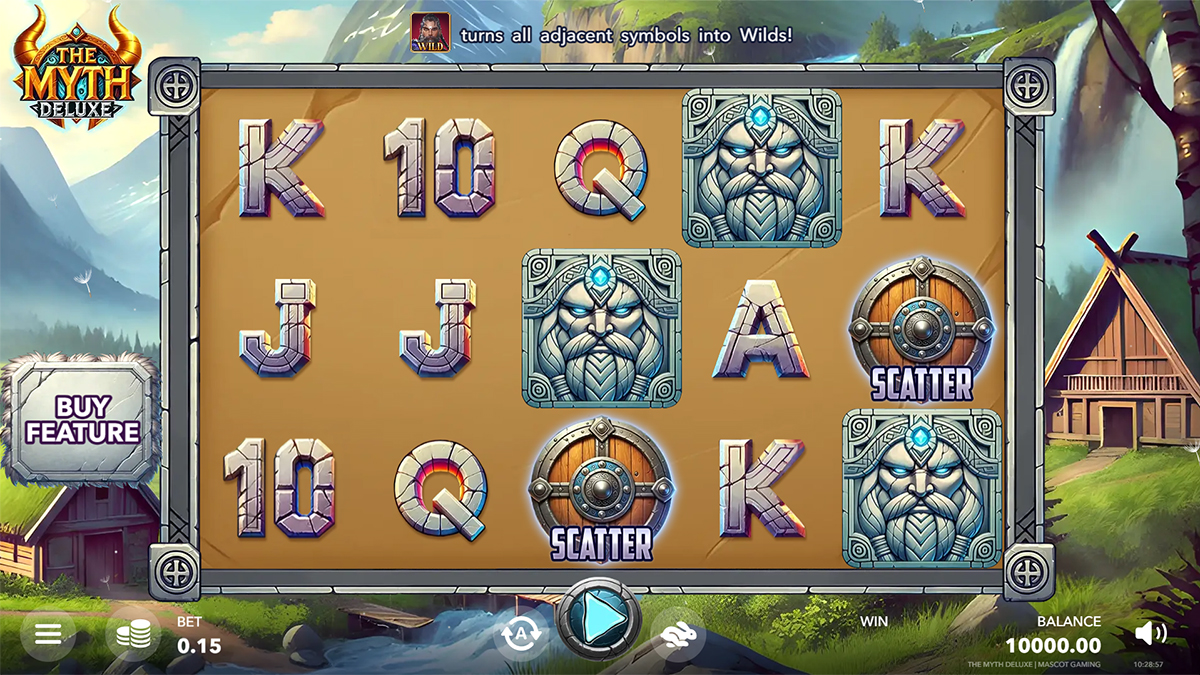The height and width of the screenshot is (675, 1200).
Task: Spin the reels with the play button
Action: [599, 620]
